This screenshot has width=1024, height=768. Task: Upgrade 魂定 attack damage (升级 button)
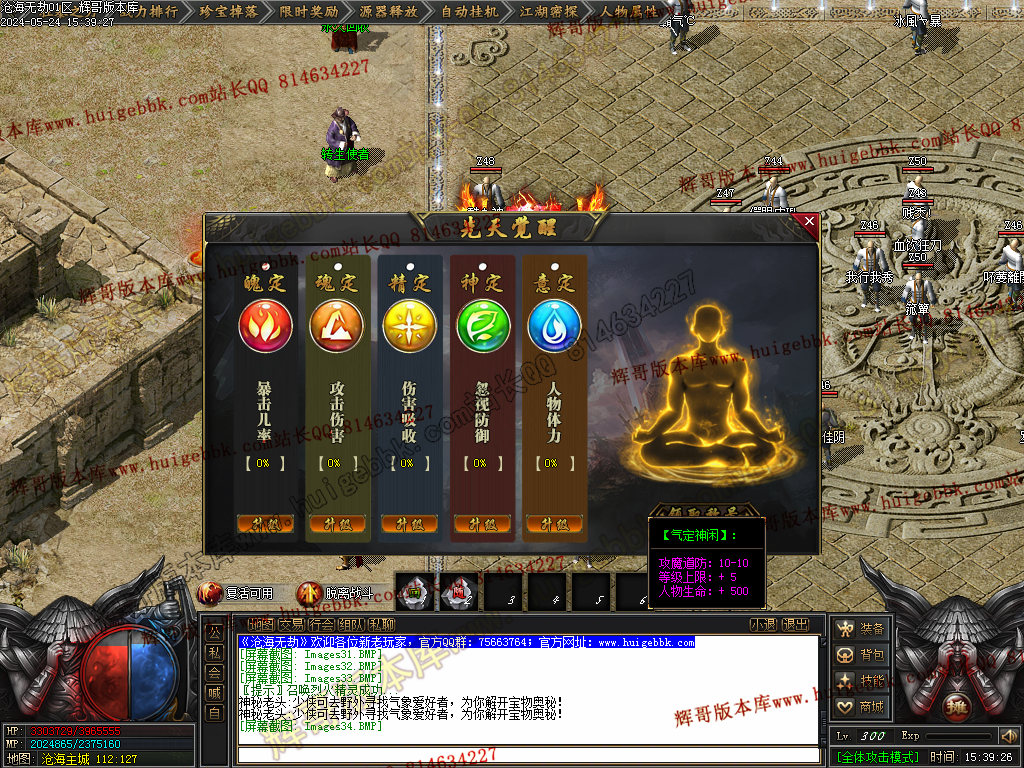(337, 524)
